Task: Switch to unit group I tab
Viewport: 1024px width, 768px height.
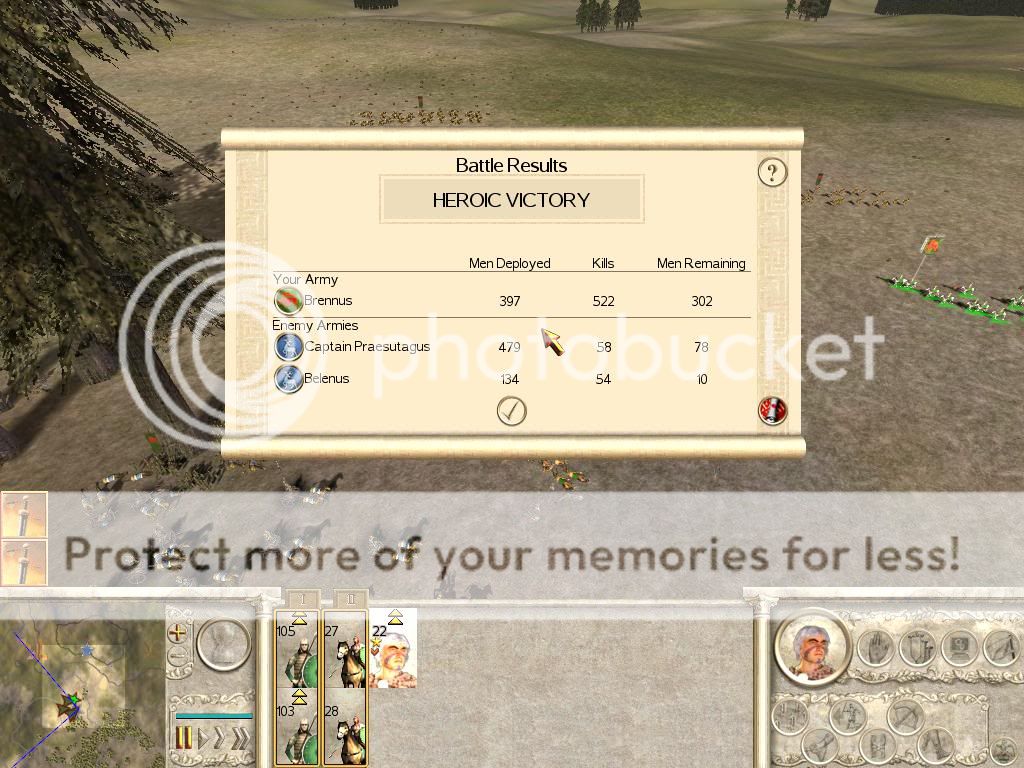Action: (x=297, y=598)
